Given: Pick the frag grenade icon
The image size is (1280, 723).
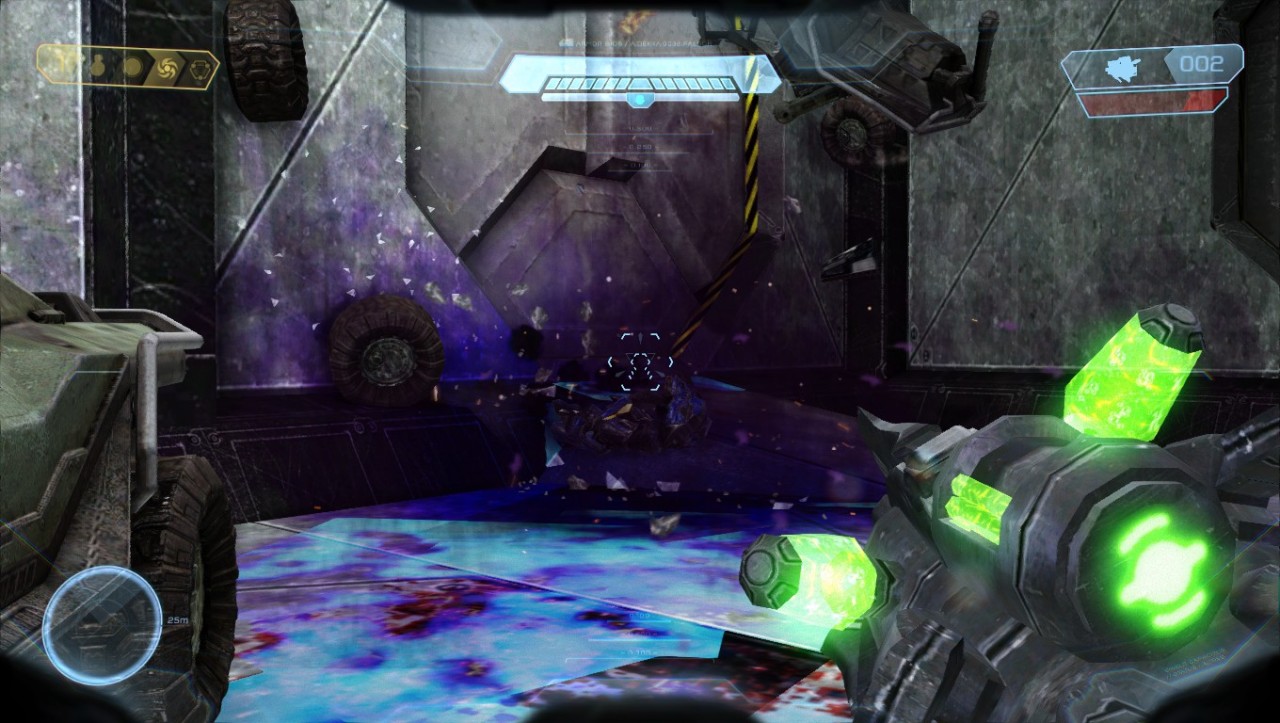Looking at the screenshot, I should click(99, 68).
